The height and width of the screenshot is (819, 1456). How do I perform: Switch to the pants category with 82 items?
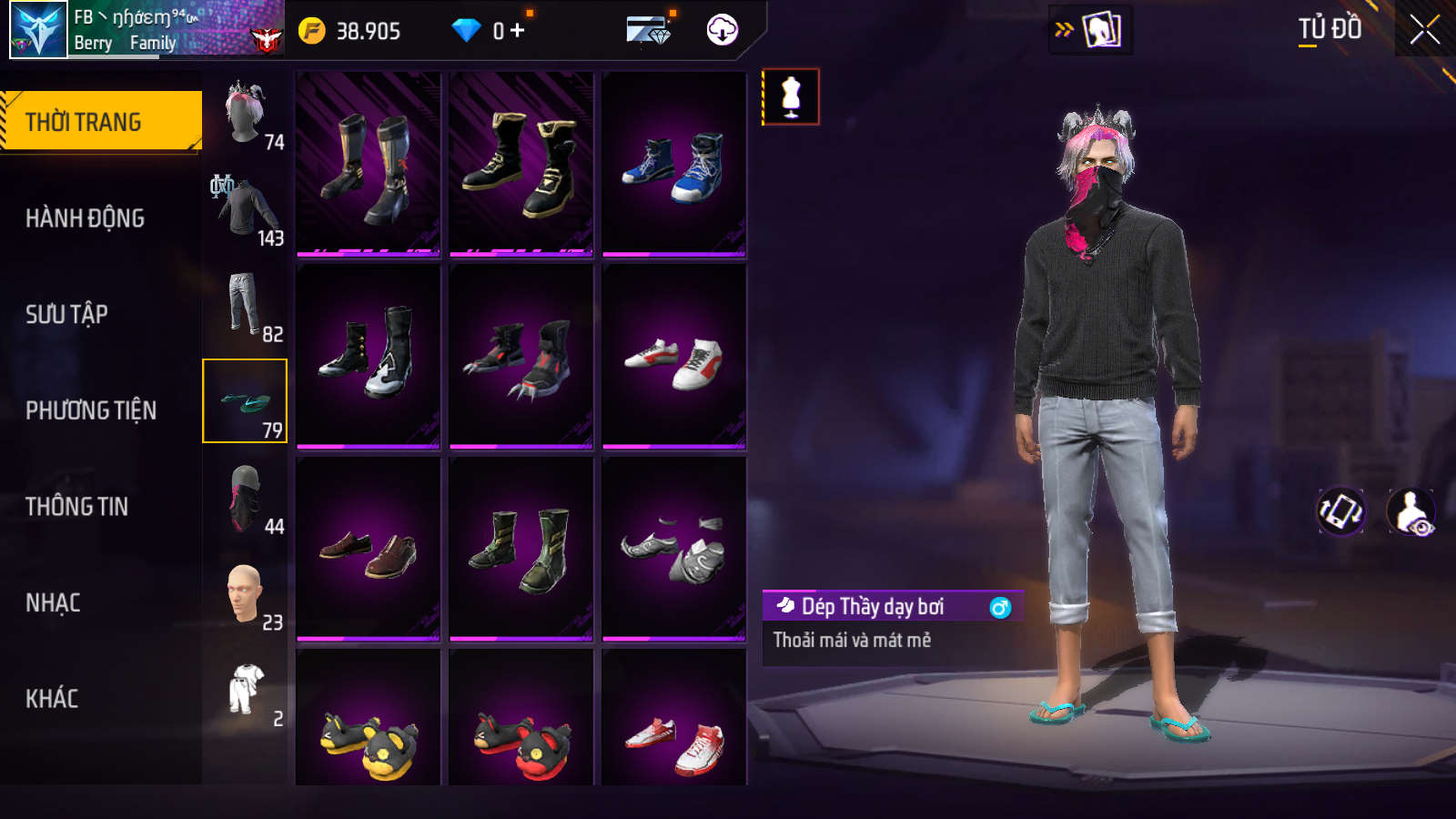tap(246, 307)
